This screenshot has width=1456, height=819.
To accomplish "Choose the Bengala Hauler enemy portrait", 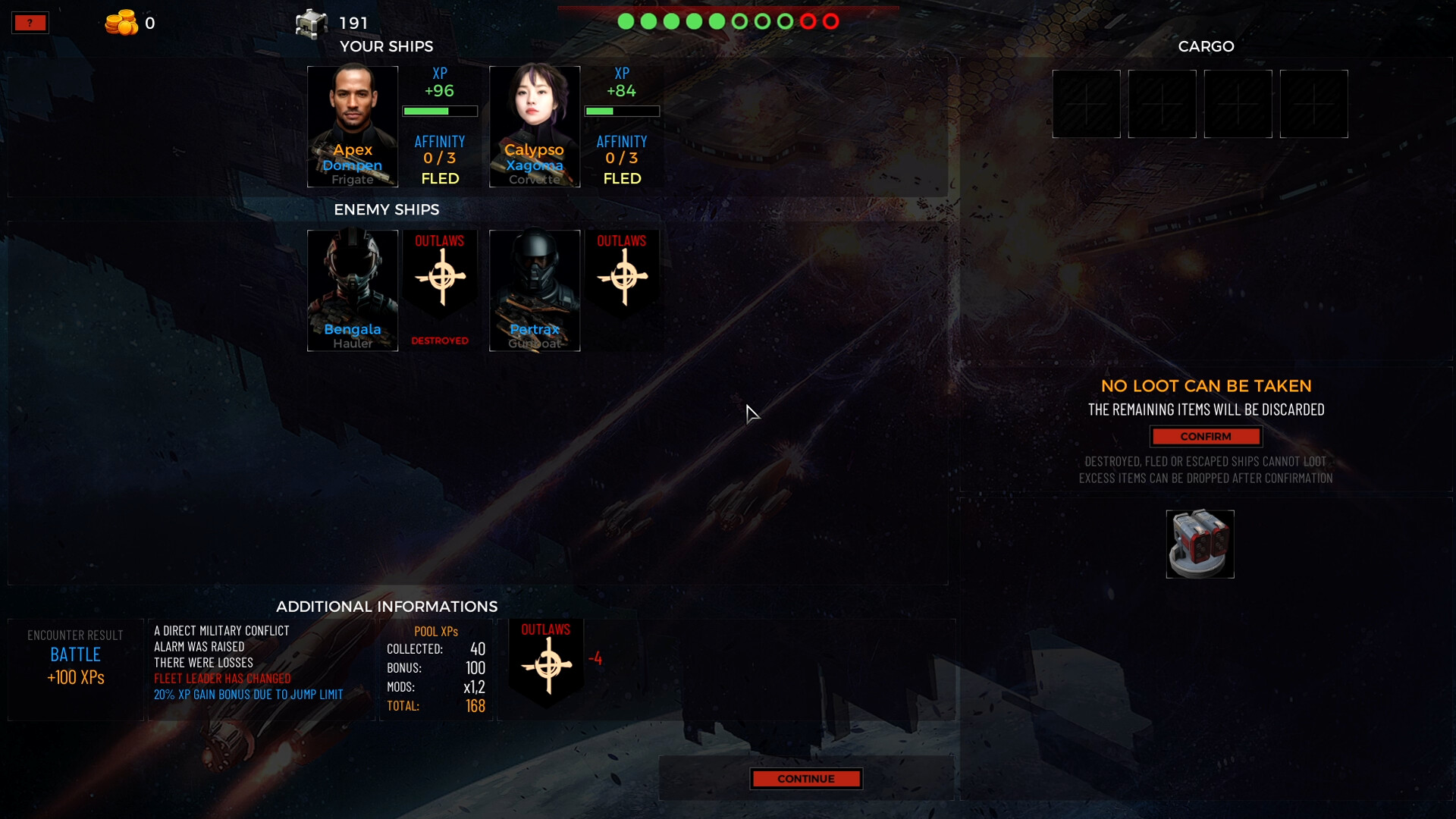I will [x=353, y=290].
